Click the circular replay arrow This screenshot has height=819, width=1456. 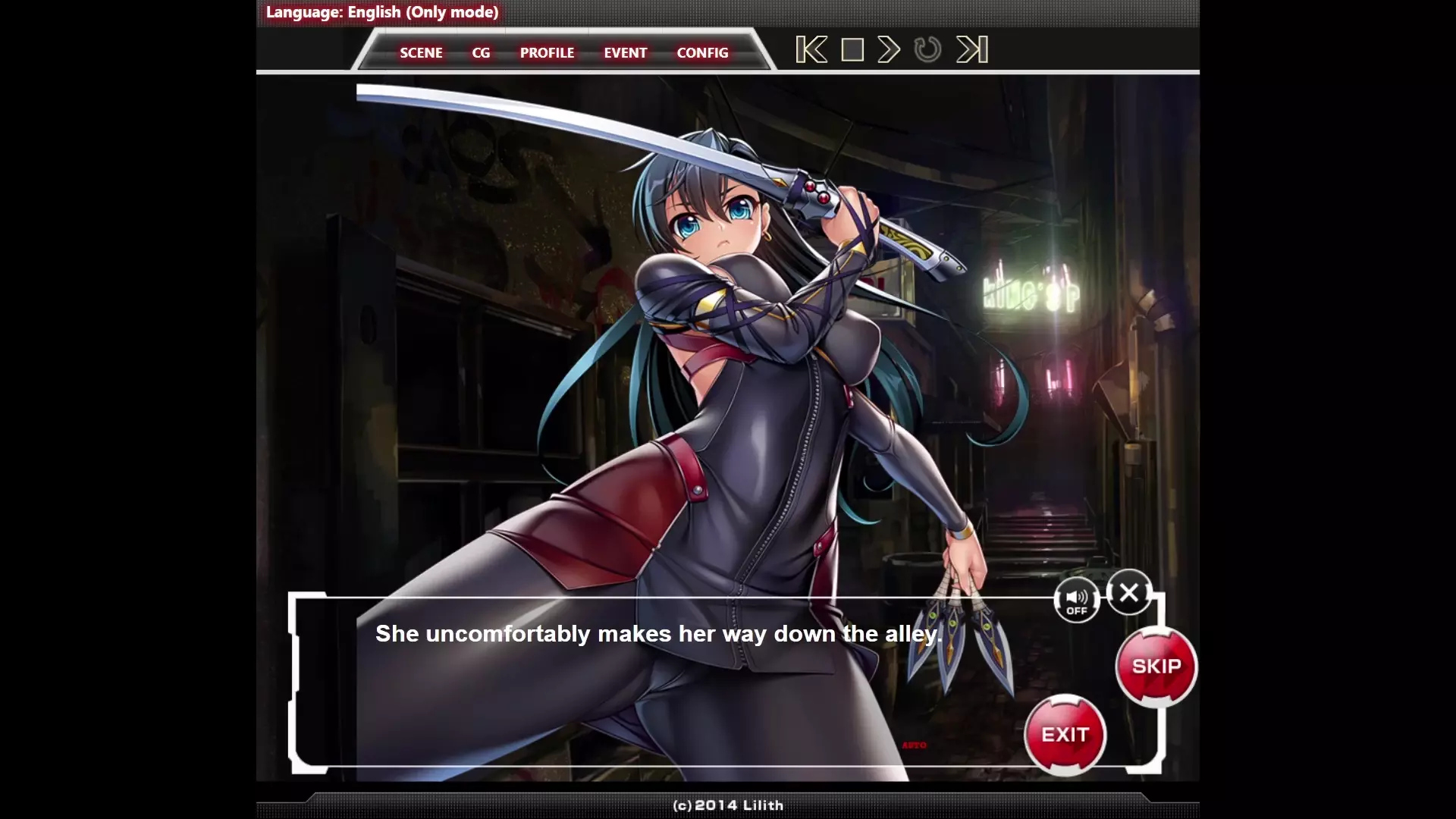point(927,50)
